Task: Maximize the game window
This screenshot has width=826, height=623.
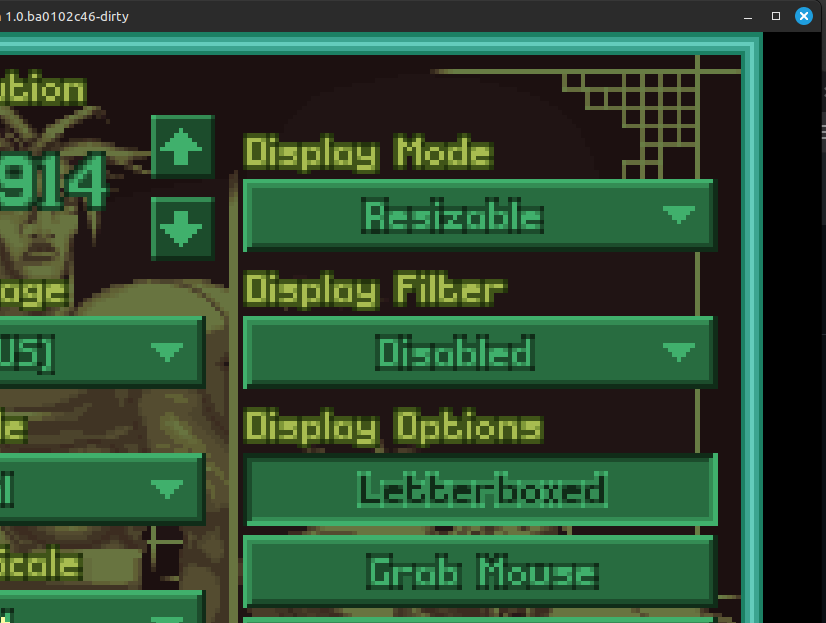Action: [776, 16]
